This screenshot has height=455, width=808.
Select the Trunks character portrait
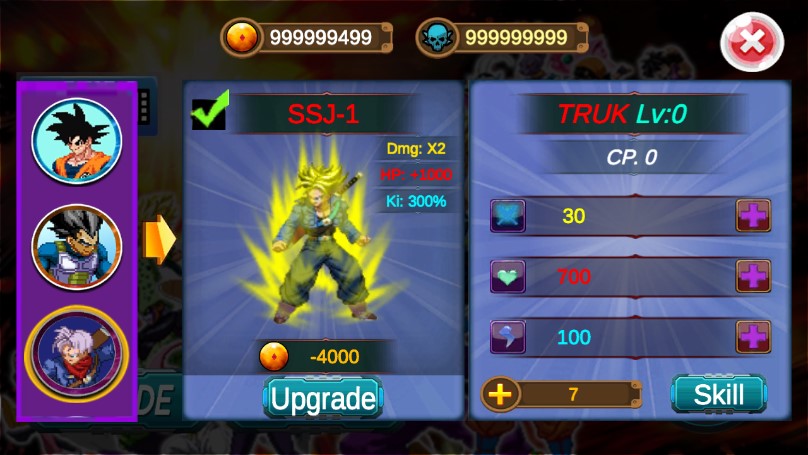coord(77,354)
